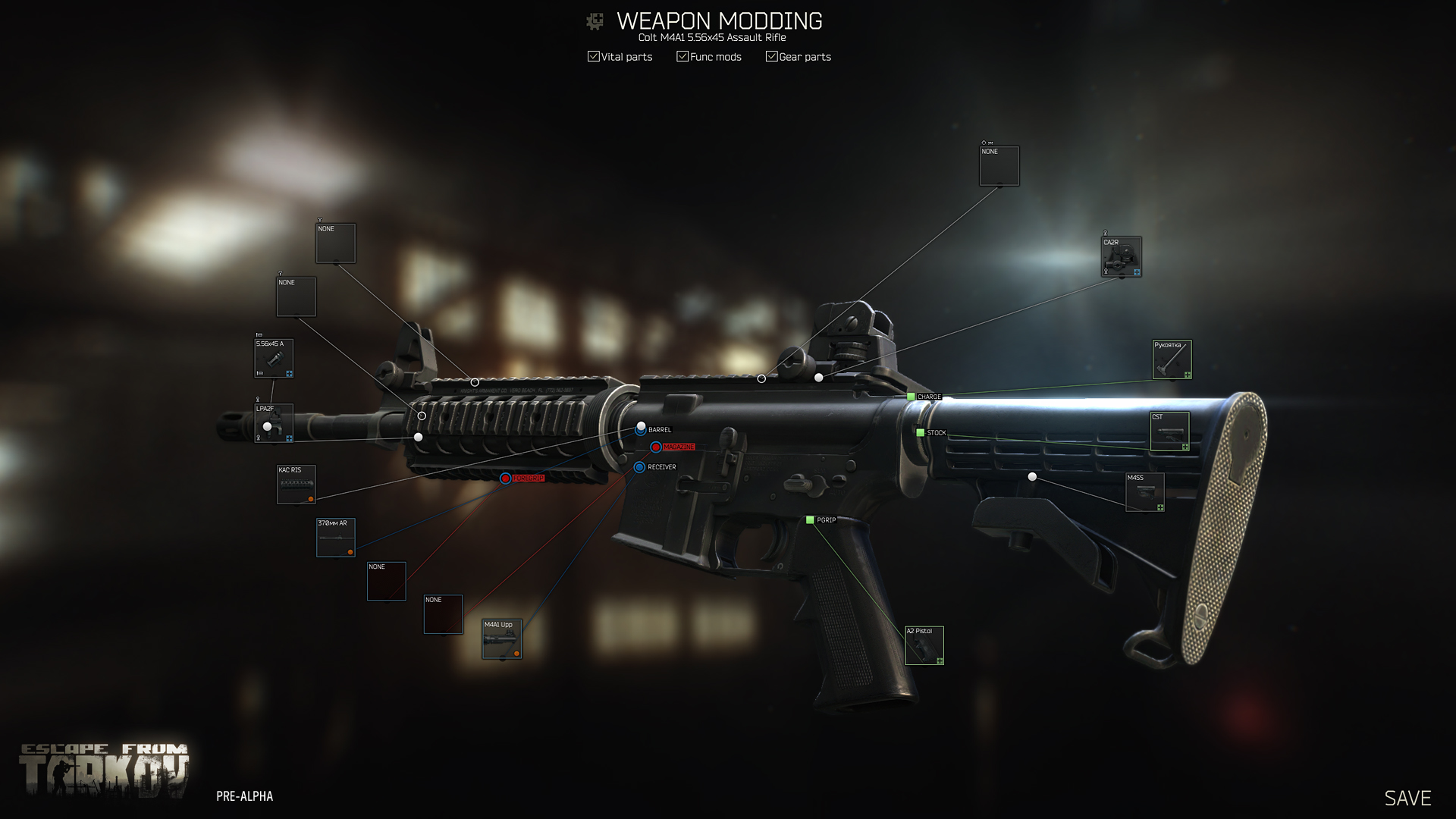The width and height of the screenshot is (1456, 819).
Task: Select the empty NONE slot above the 5.56x45 slot
Action: (296, 296)
